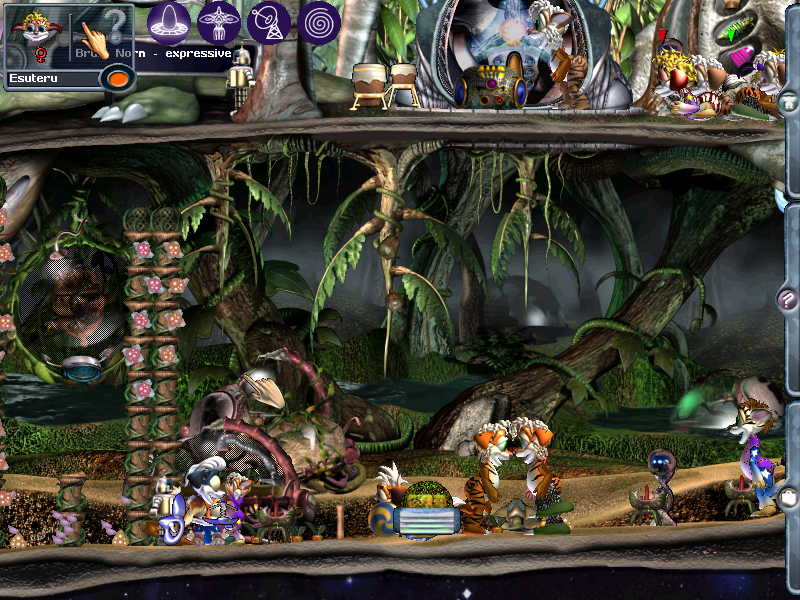800x600 pixels.
Task: Activate the spiral portal icon
Action: (x=319, y=21)
